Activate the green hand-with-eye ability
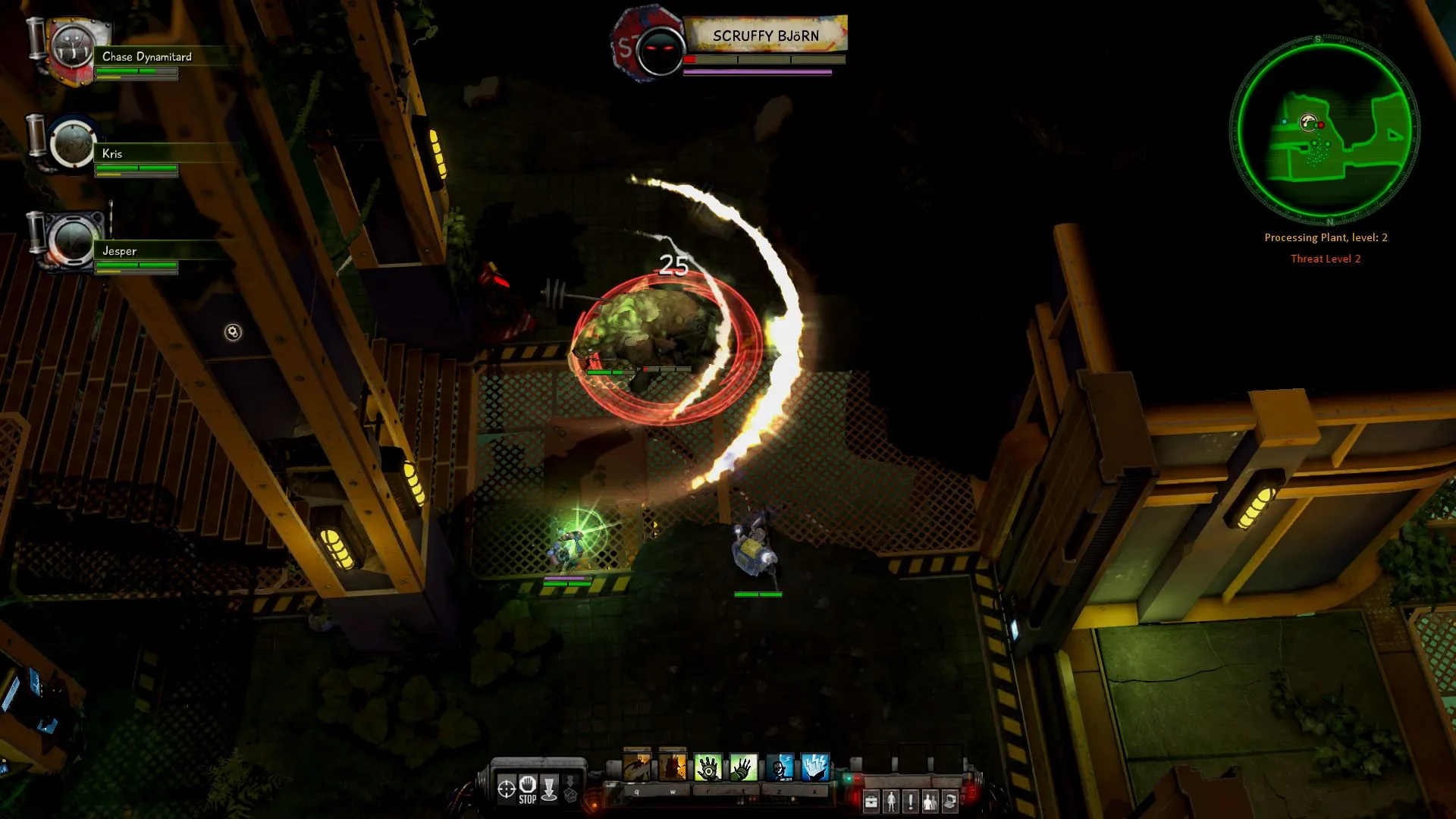 pyautogui.click(x=708, y=767)
